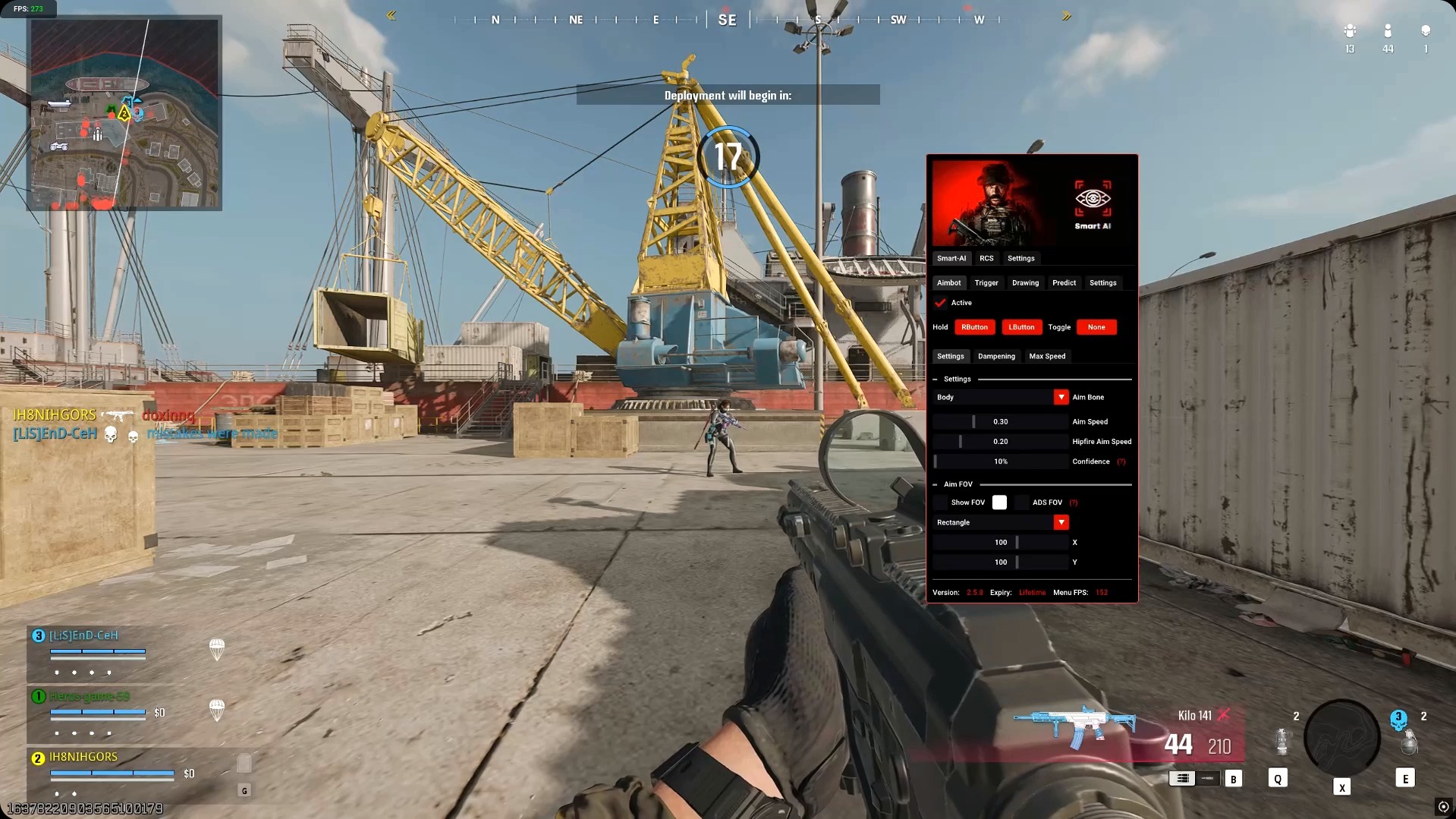Switch to the RCS tab
Screen dimensions: 1456x819
pyautogui.click(x=986, y=258)
